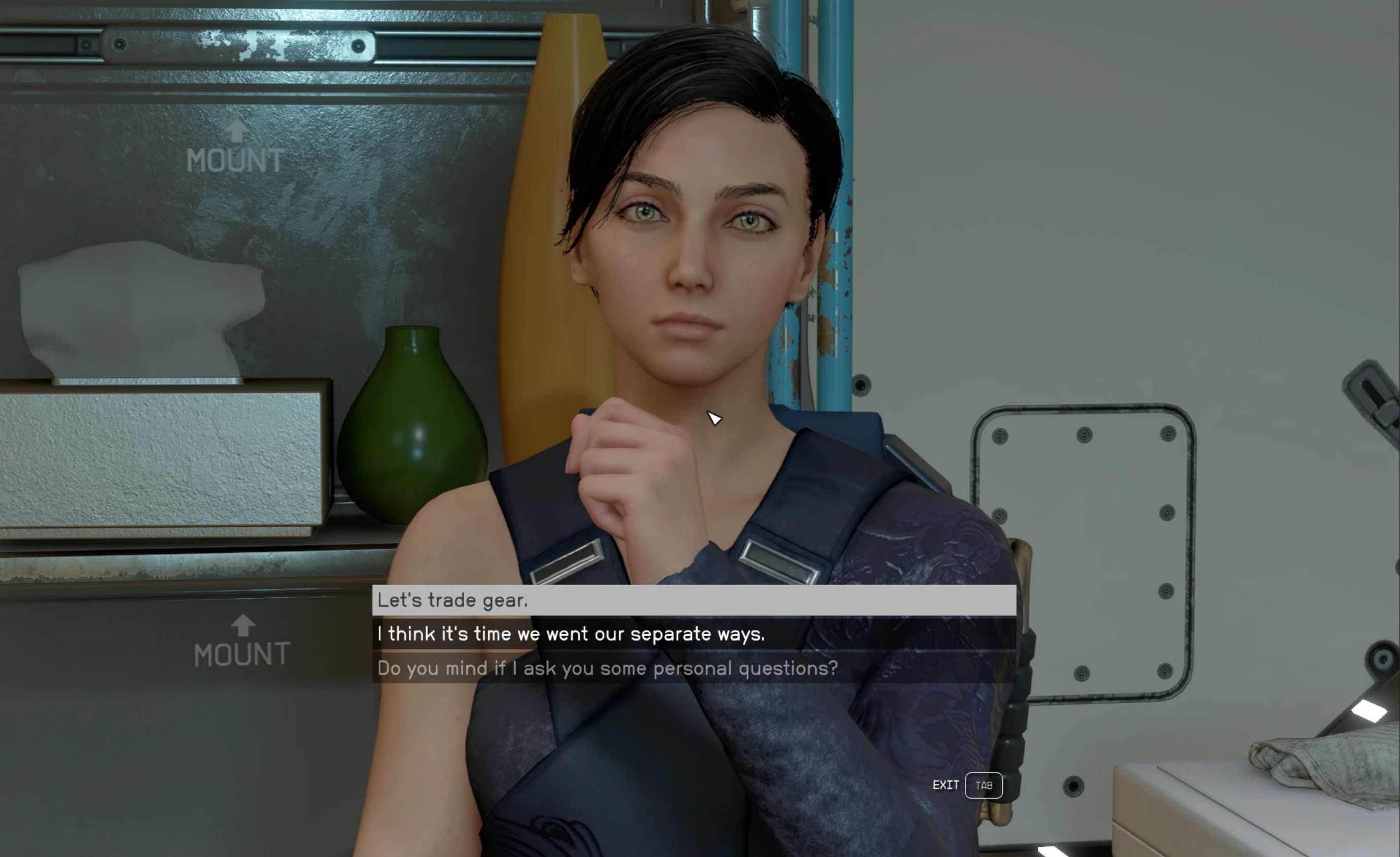Select "I think it's time we went our separate ways."
This screenshot has width=1400, height=857.
coord(571,634)
